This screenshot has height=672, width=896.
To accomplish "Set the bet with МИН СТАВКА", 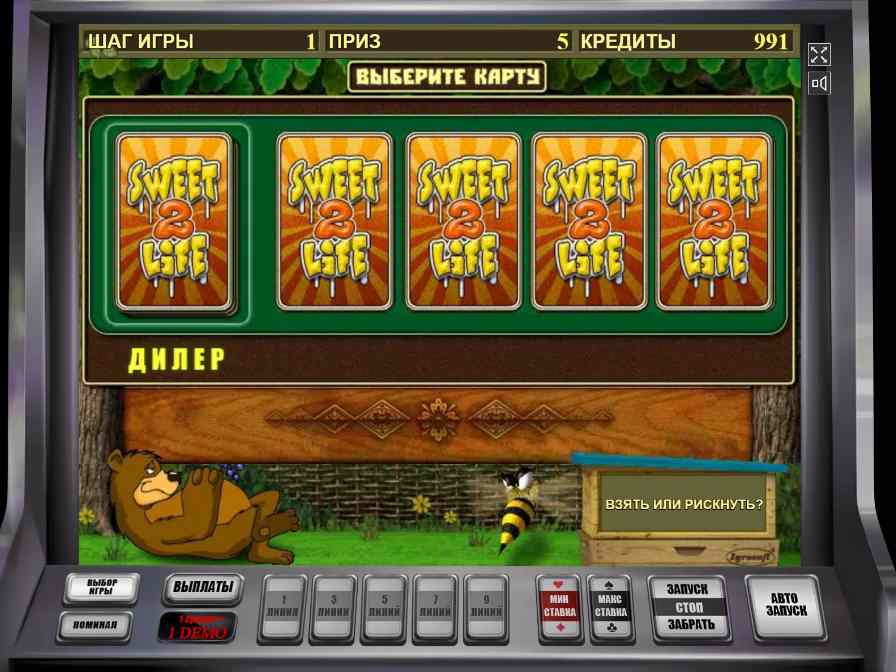I will point(560,606).
